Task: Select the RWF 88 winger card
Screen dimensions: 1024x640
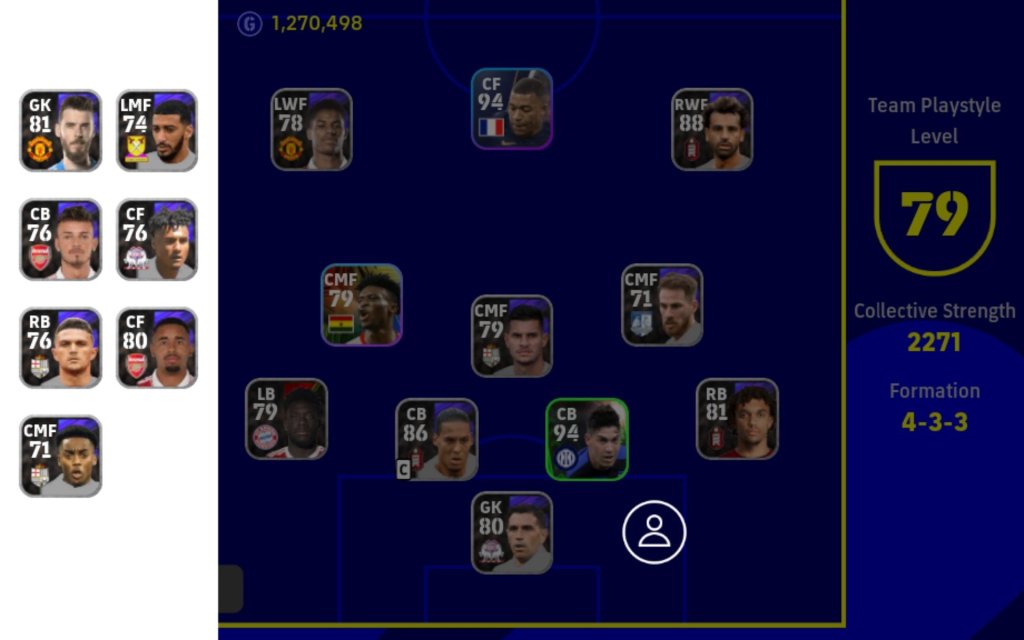Action: pos(712,129)
